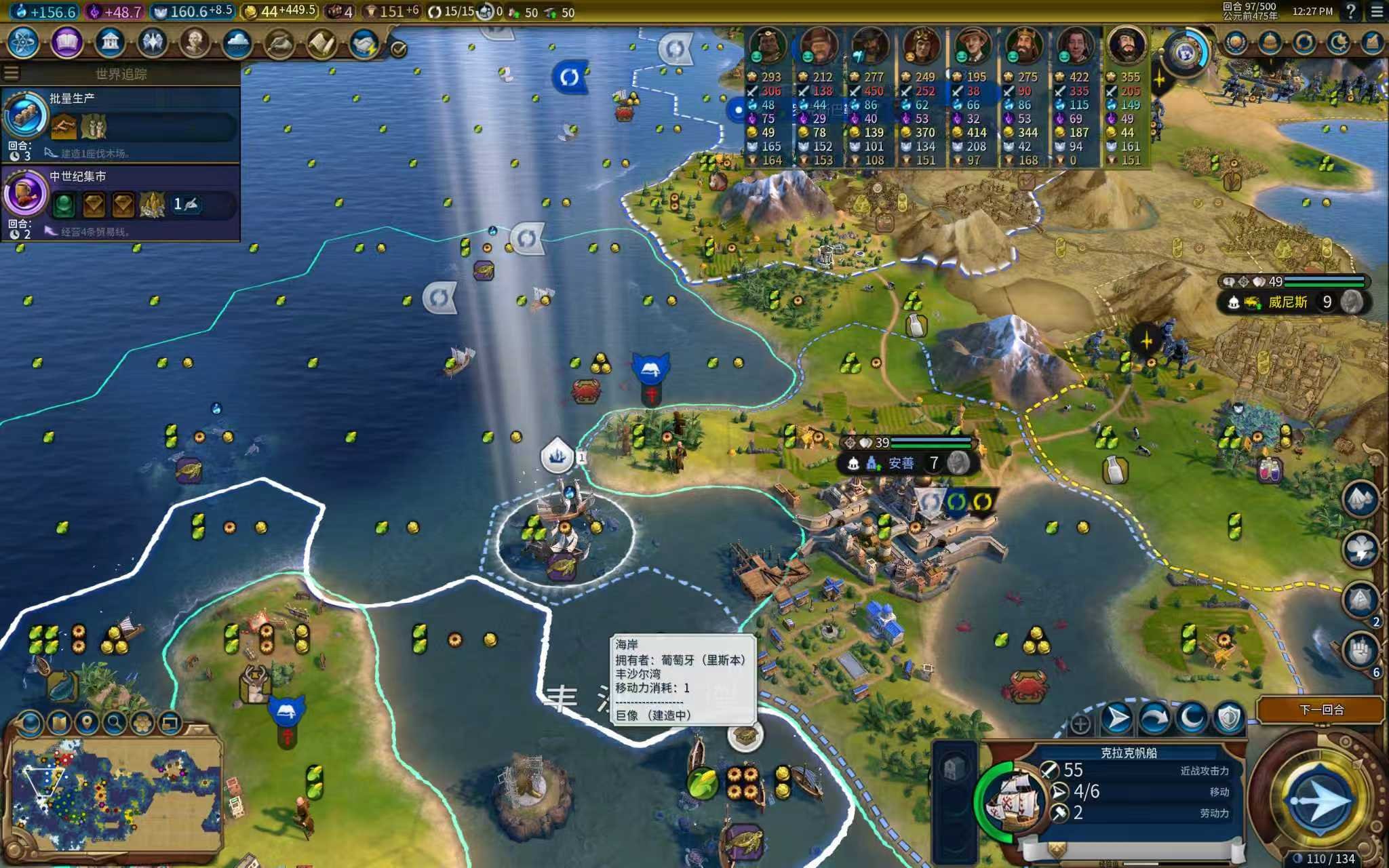Choose the skip turn curved arrow action
Viewport: 1389px width, 868px height.
(x=1154, y=718)
